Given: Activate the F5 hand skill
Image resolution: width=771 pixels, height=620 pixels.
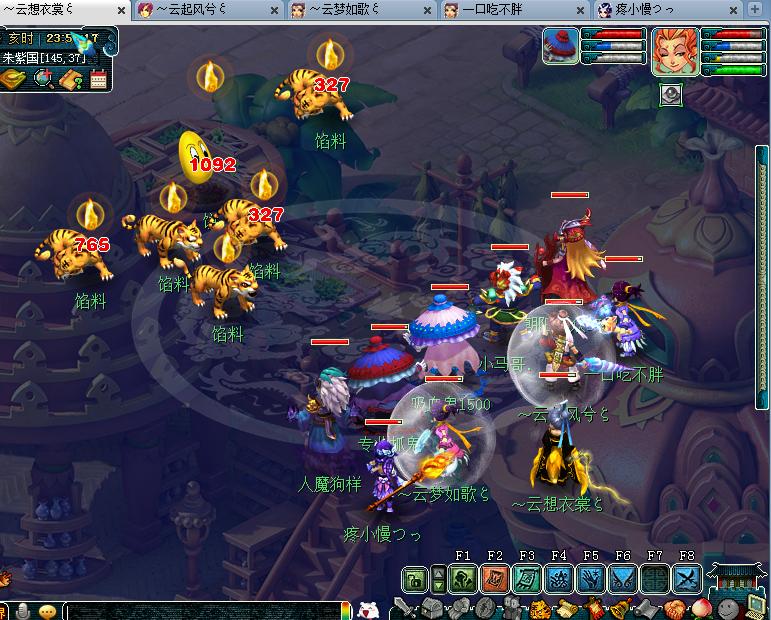Looking at the screenshot, I should [590, 578].
